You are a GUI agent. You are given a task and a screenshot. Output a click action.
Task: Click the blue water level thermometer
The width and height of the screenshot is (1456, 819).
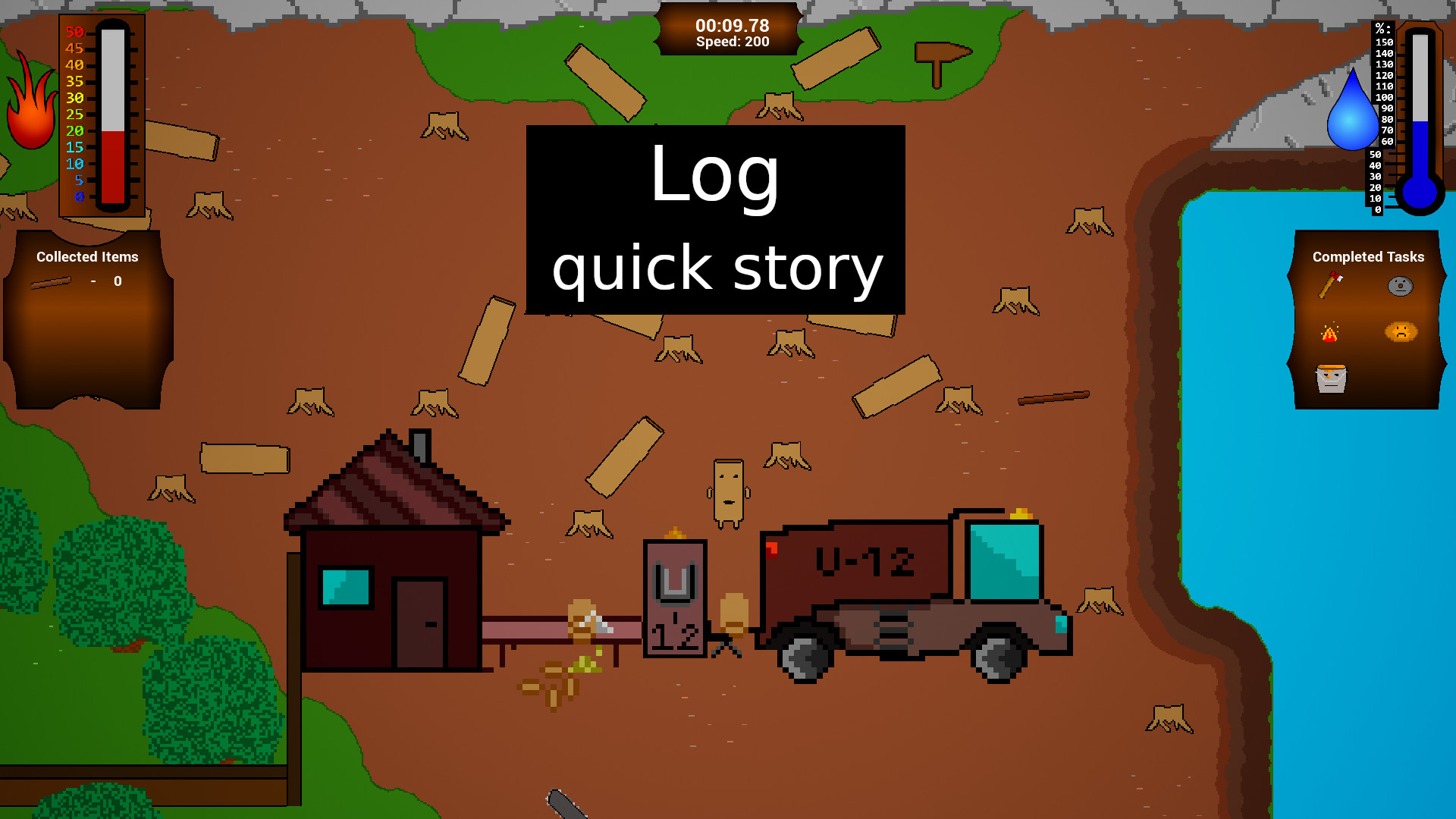coord(1420,114)
